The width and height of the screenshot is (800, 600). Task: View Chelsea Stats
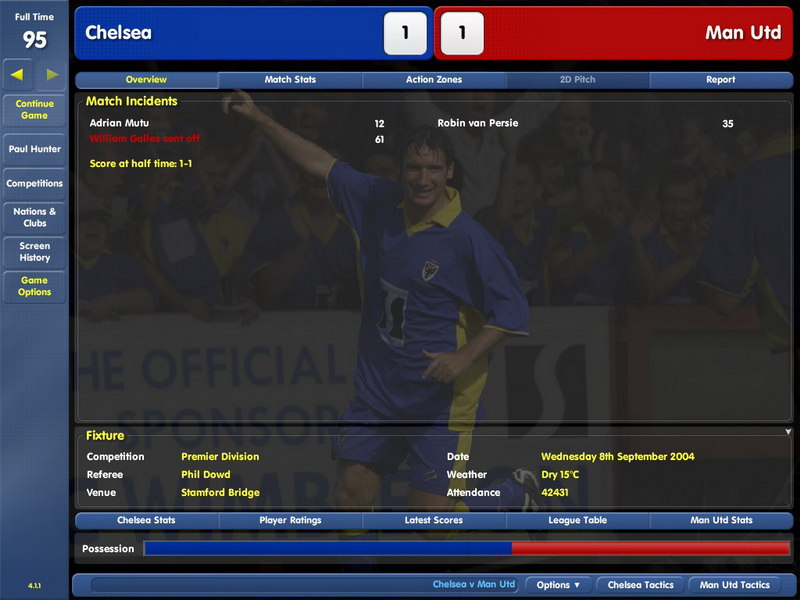tap(146, 521)
